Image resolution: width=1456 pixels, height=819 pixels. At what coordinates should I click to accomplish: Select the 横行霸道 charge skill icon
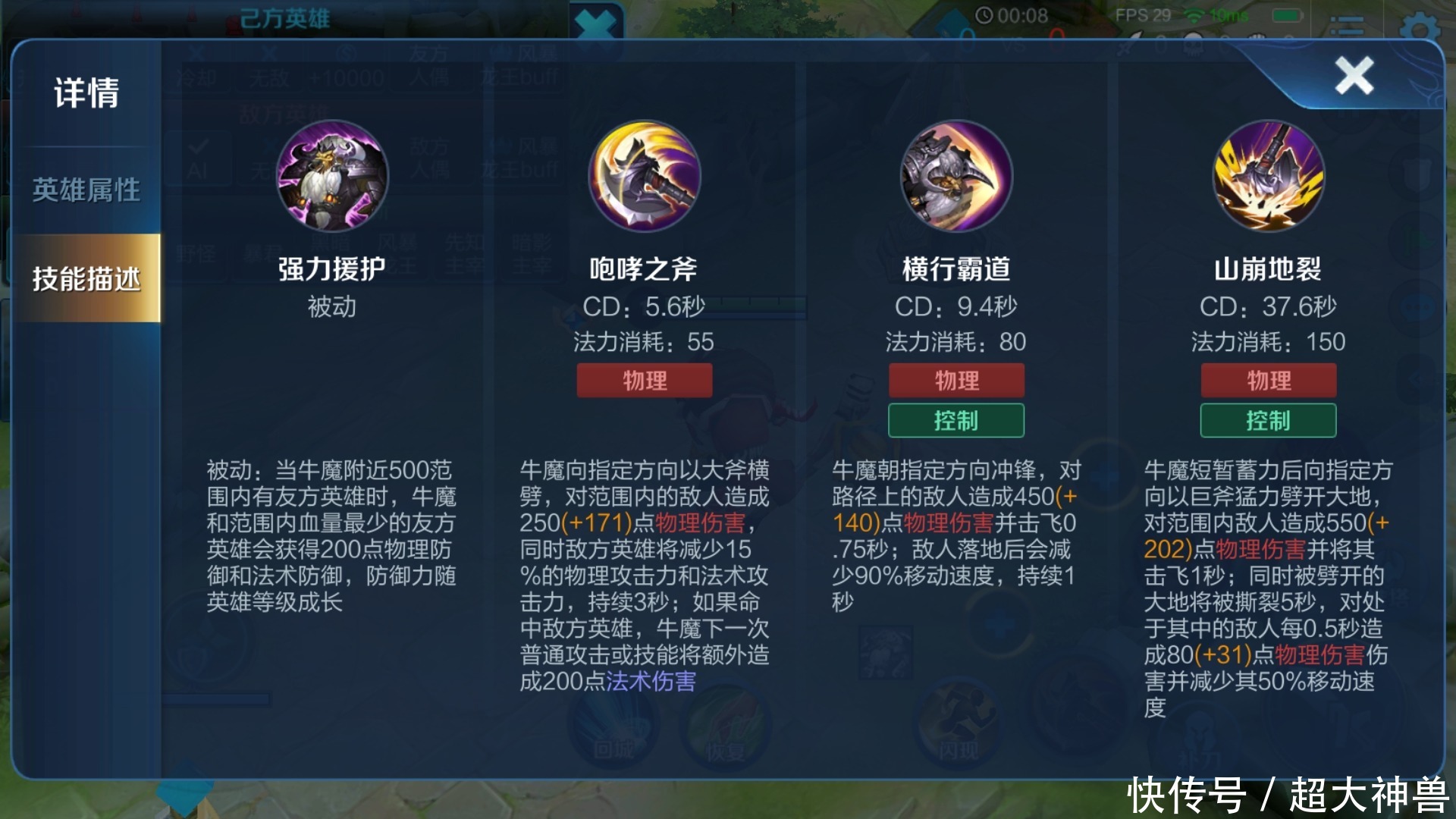tap(955, 176)
